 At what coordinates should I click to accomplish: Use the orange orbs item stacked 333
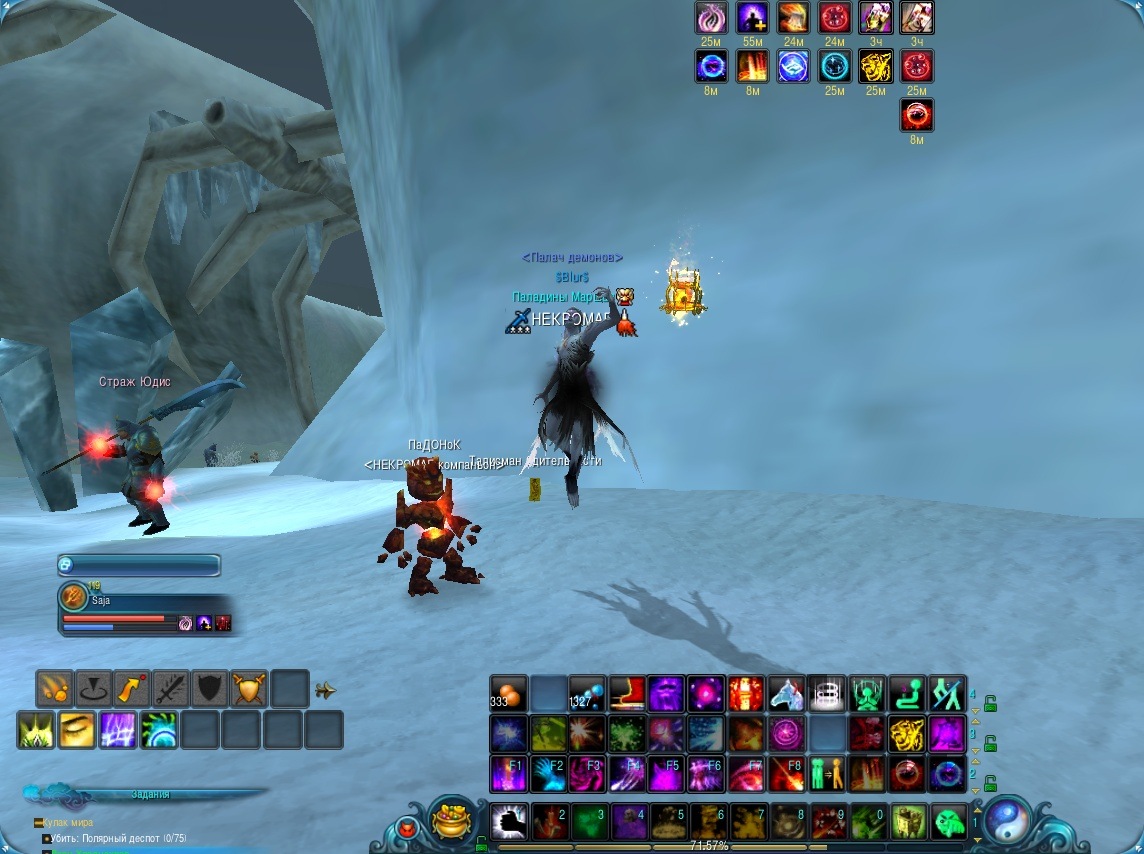[508, 693]
